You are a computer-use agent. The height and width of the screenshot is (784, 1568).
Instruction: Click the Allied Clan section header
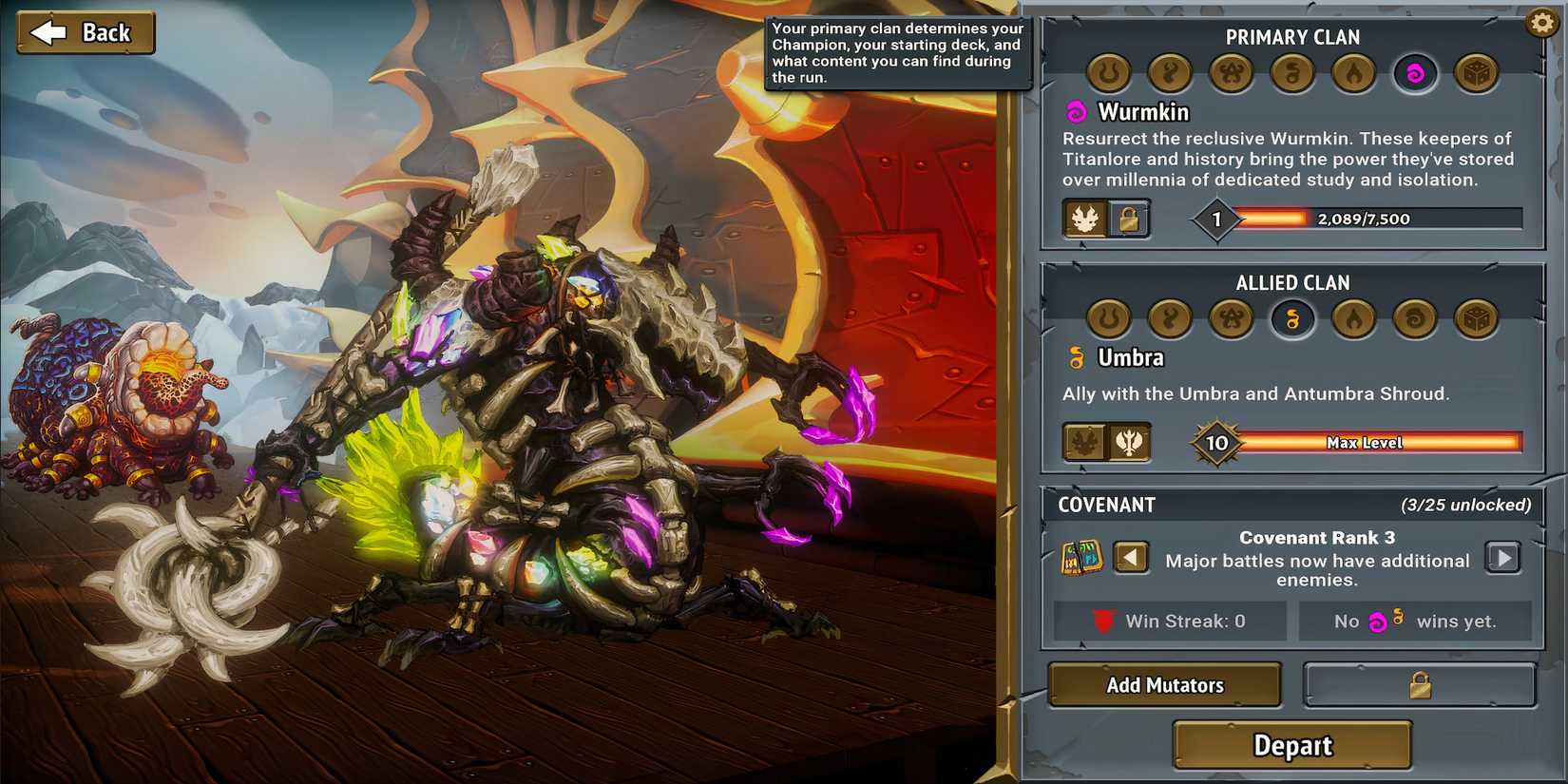pos(1292,282)
